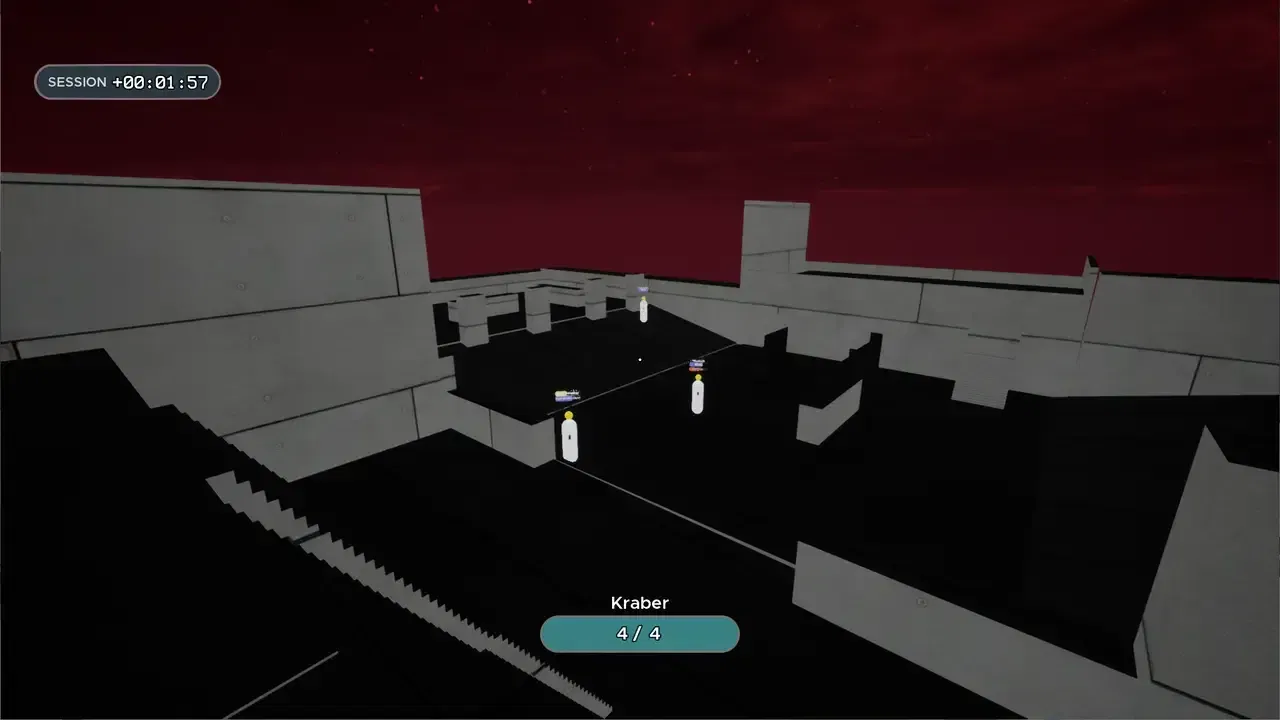Image resolution: width=1280 pixels, height=720 pixels.
Task: Click the farthest capsule character near the wall
Action: pyautogui.click(x=641, y=313)
